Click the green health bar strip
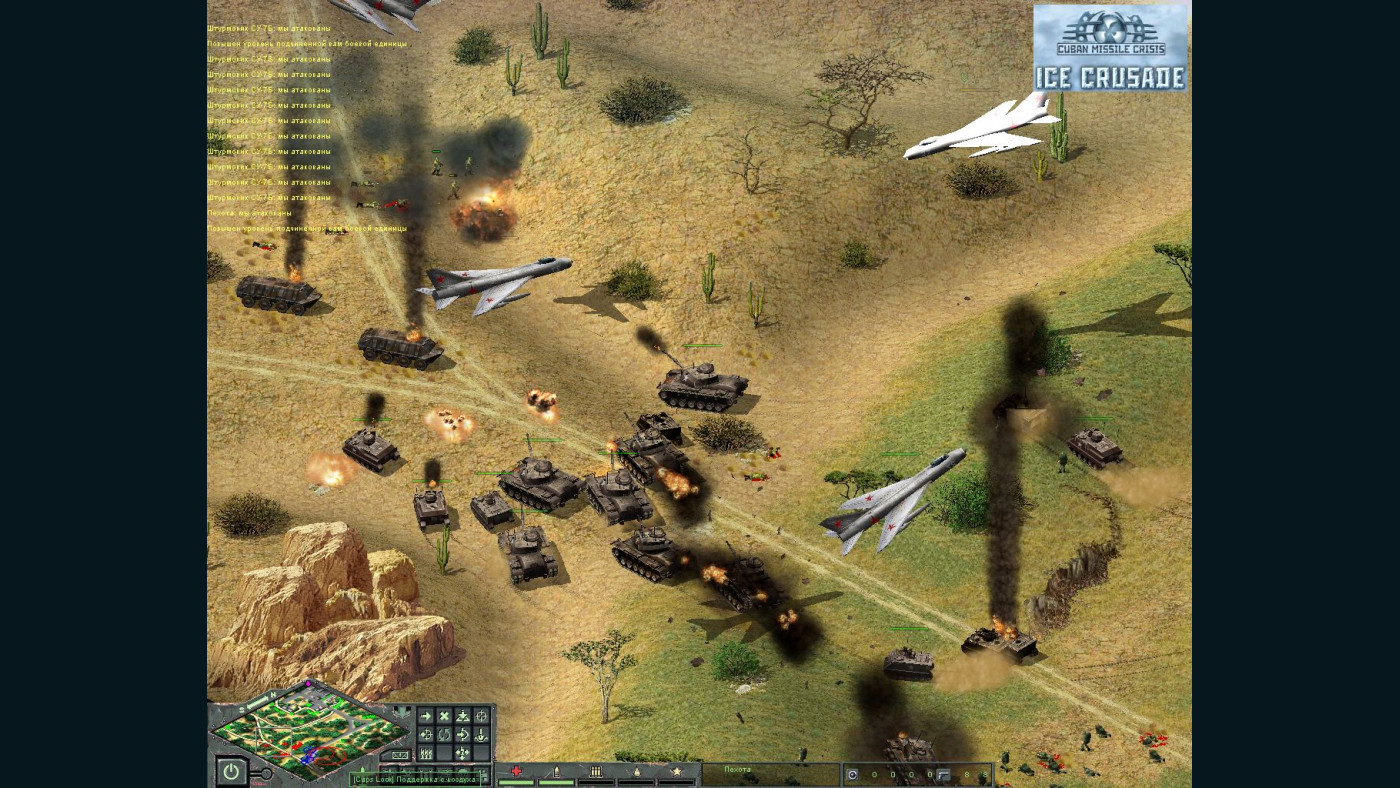 click(x=515, y=782)
